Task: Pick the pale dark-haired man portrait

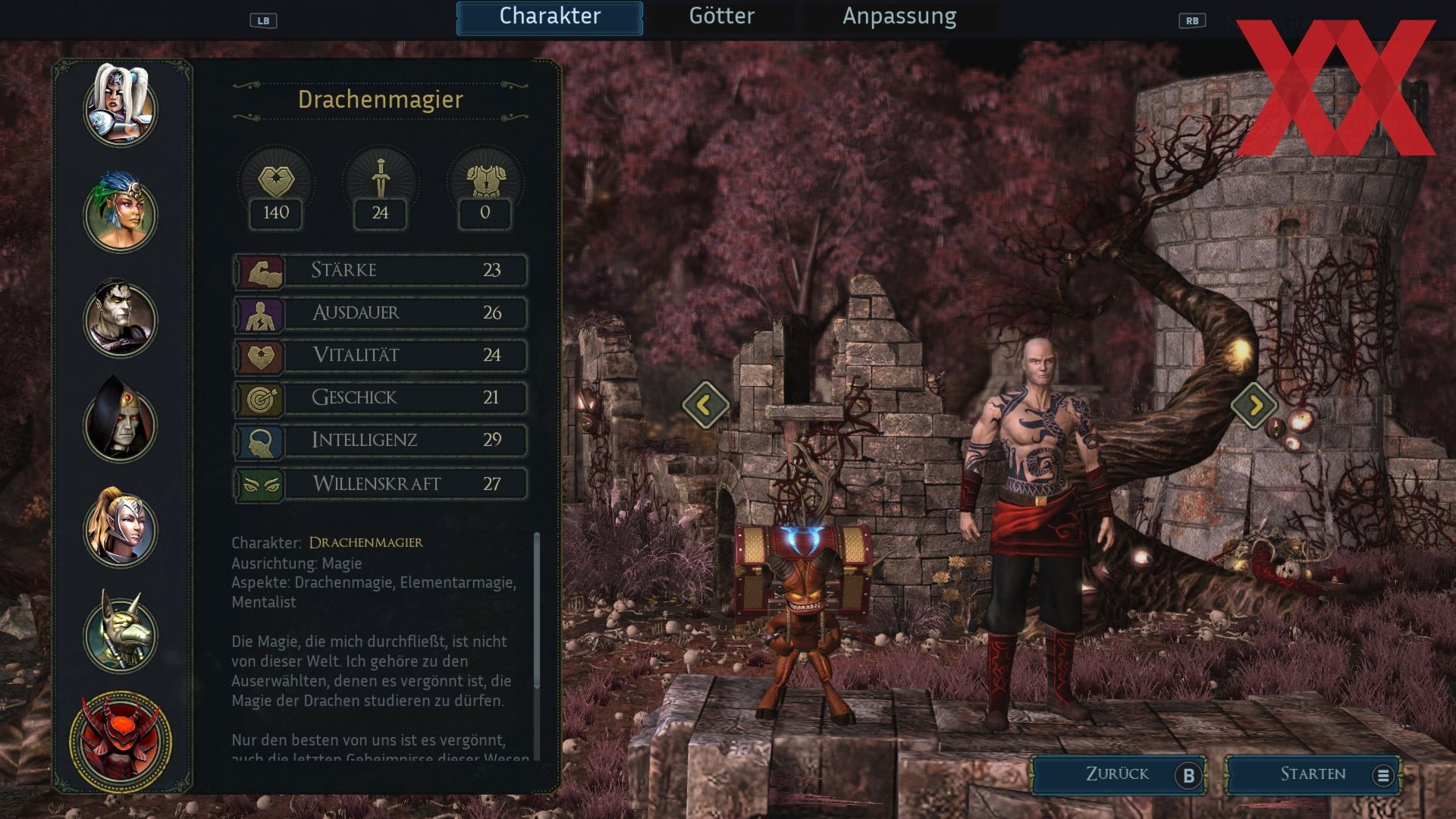Action: pos(121,319)
